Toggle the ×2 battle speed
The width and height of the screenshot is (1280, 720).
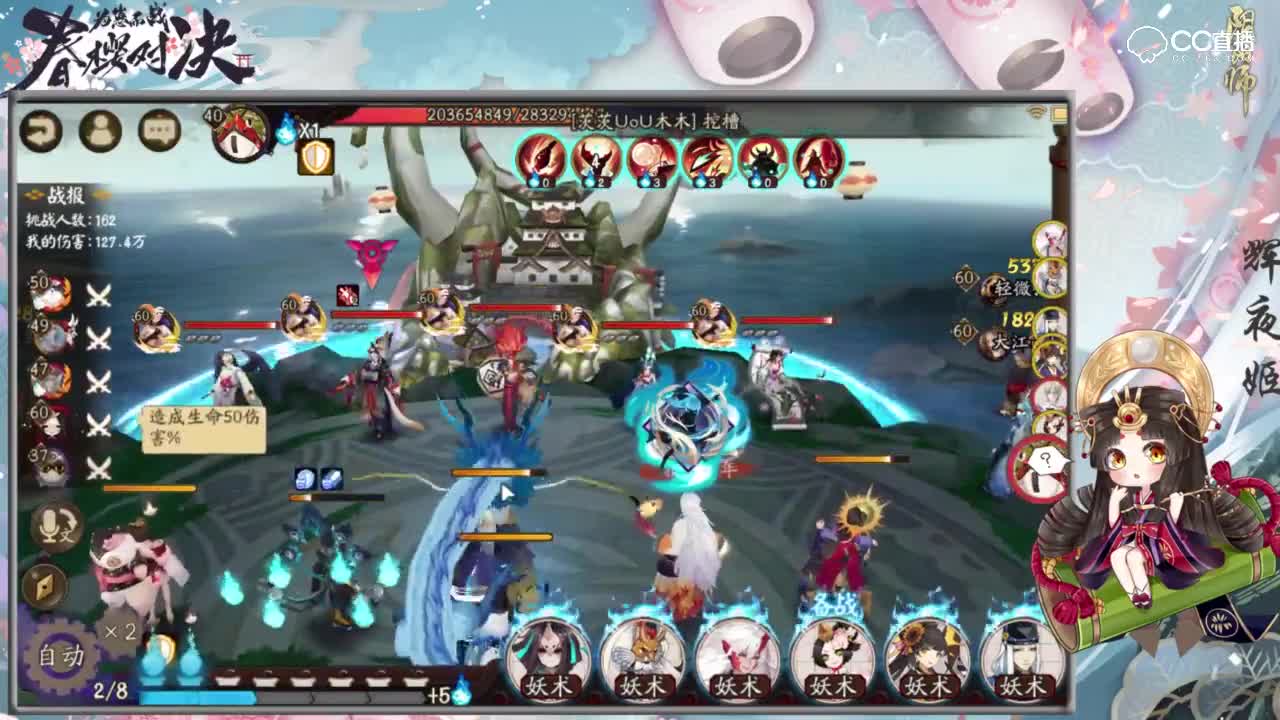pyautogui.click(x=119, y=631)
